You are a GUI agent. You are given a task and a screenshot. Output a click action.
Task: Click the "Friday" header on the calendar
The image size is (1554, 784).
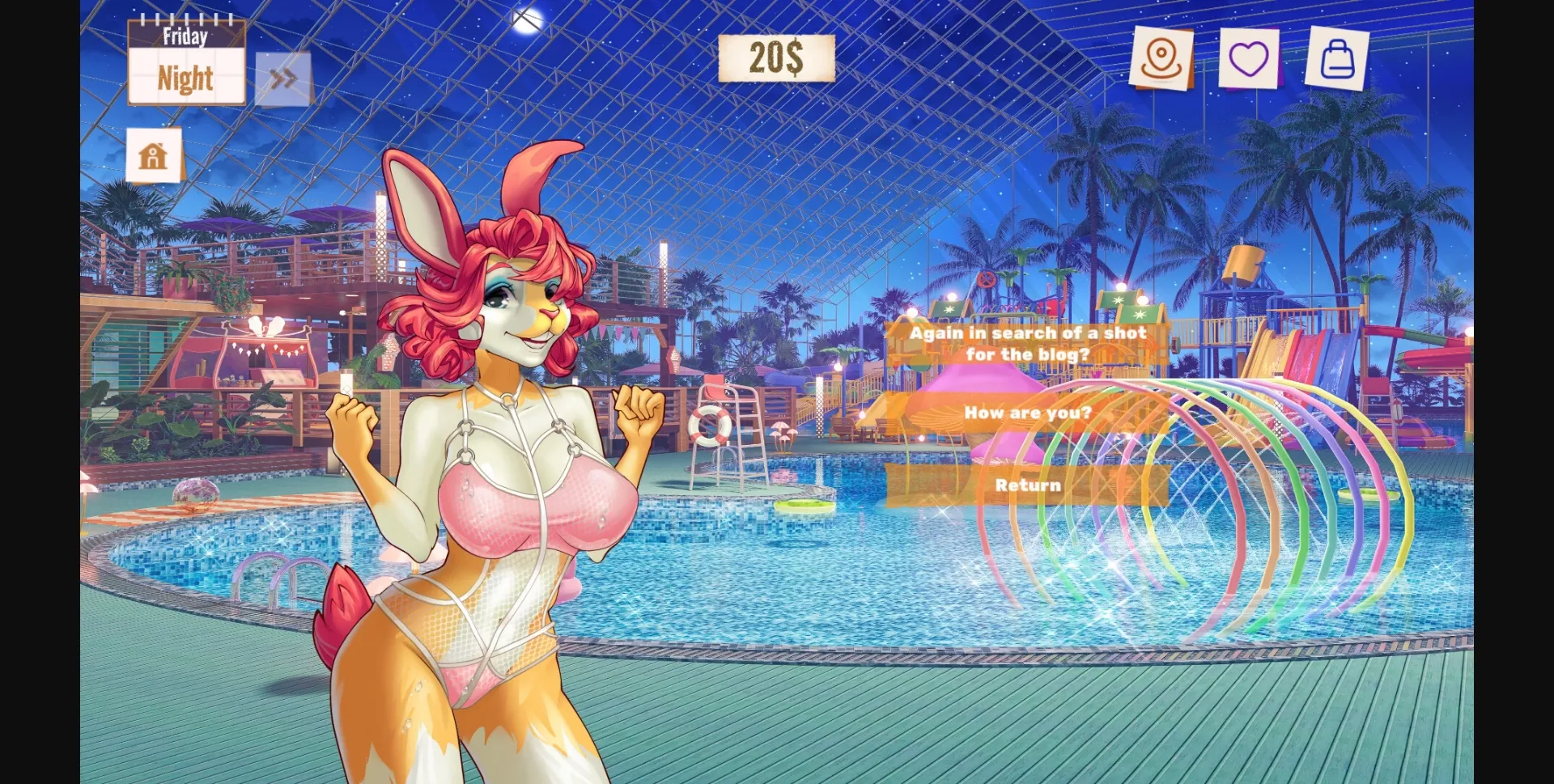(187, 36)
